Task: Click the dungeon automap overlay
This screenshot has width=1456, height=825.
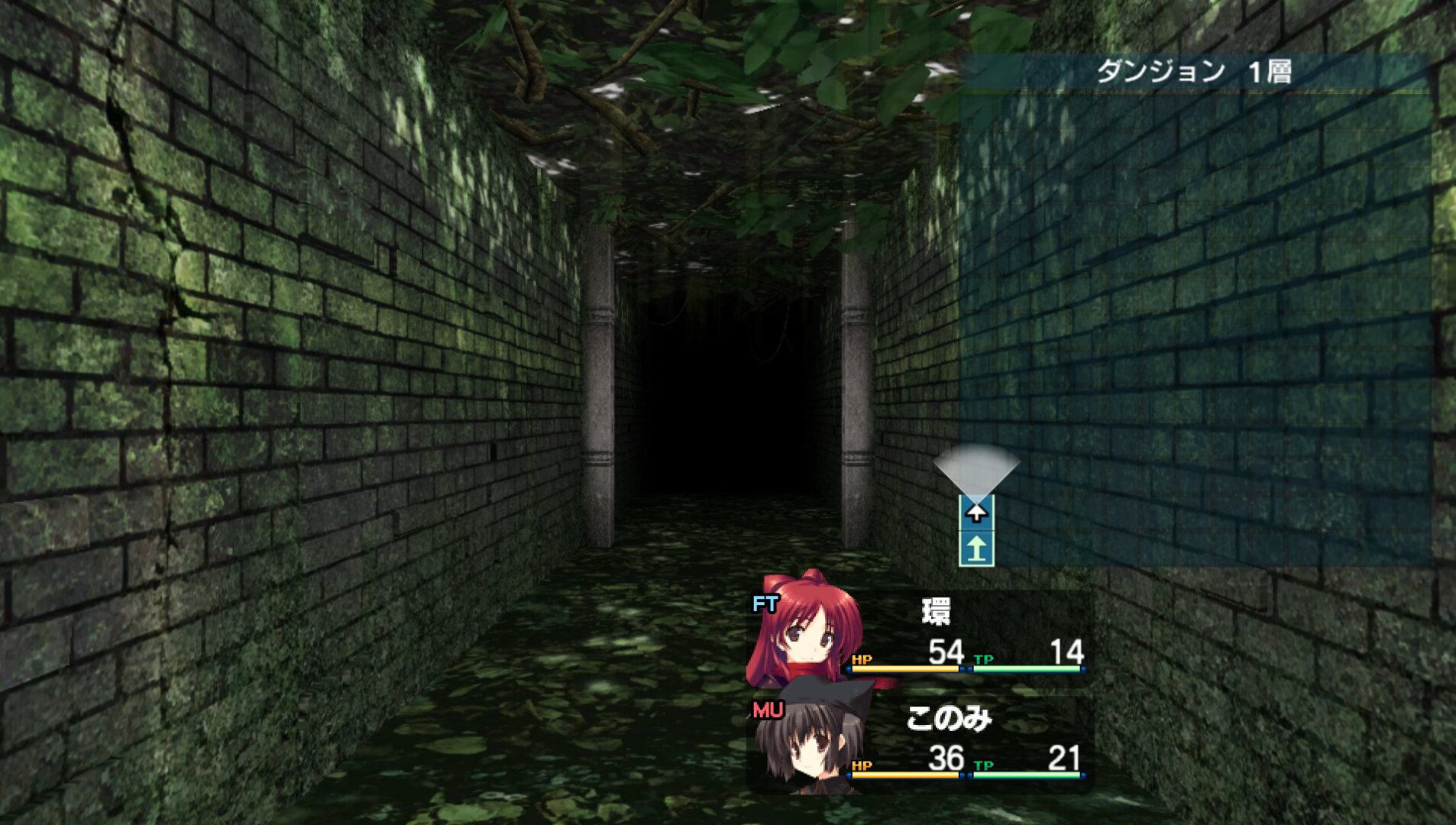Action: click(1195, 321)
